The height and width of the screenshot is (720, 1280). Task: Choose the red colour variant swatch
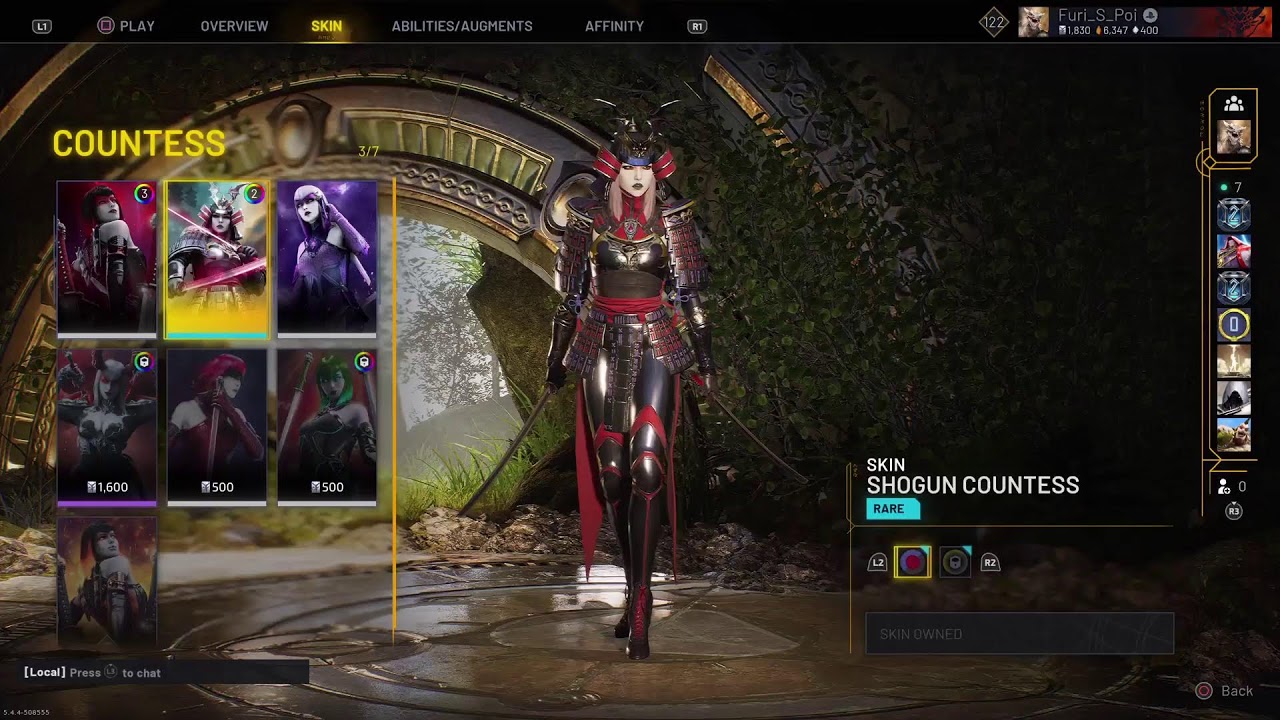pyautogui.click(x=912, y=562)
